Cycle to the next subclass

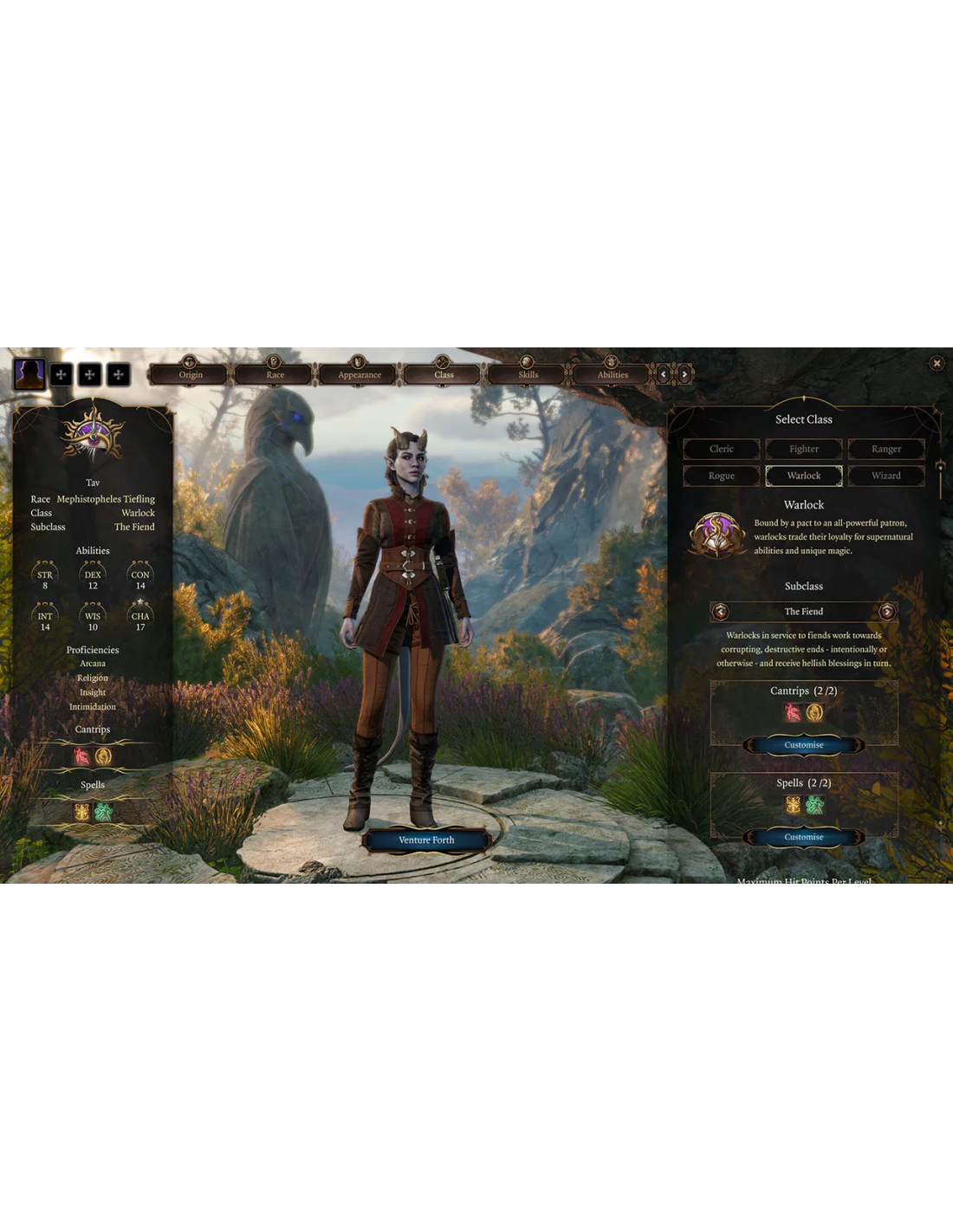click(x=886, y=612)
